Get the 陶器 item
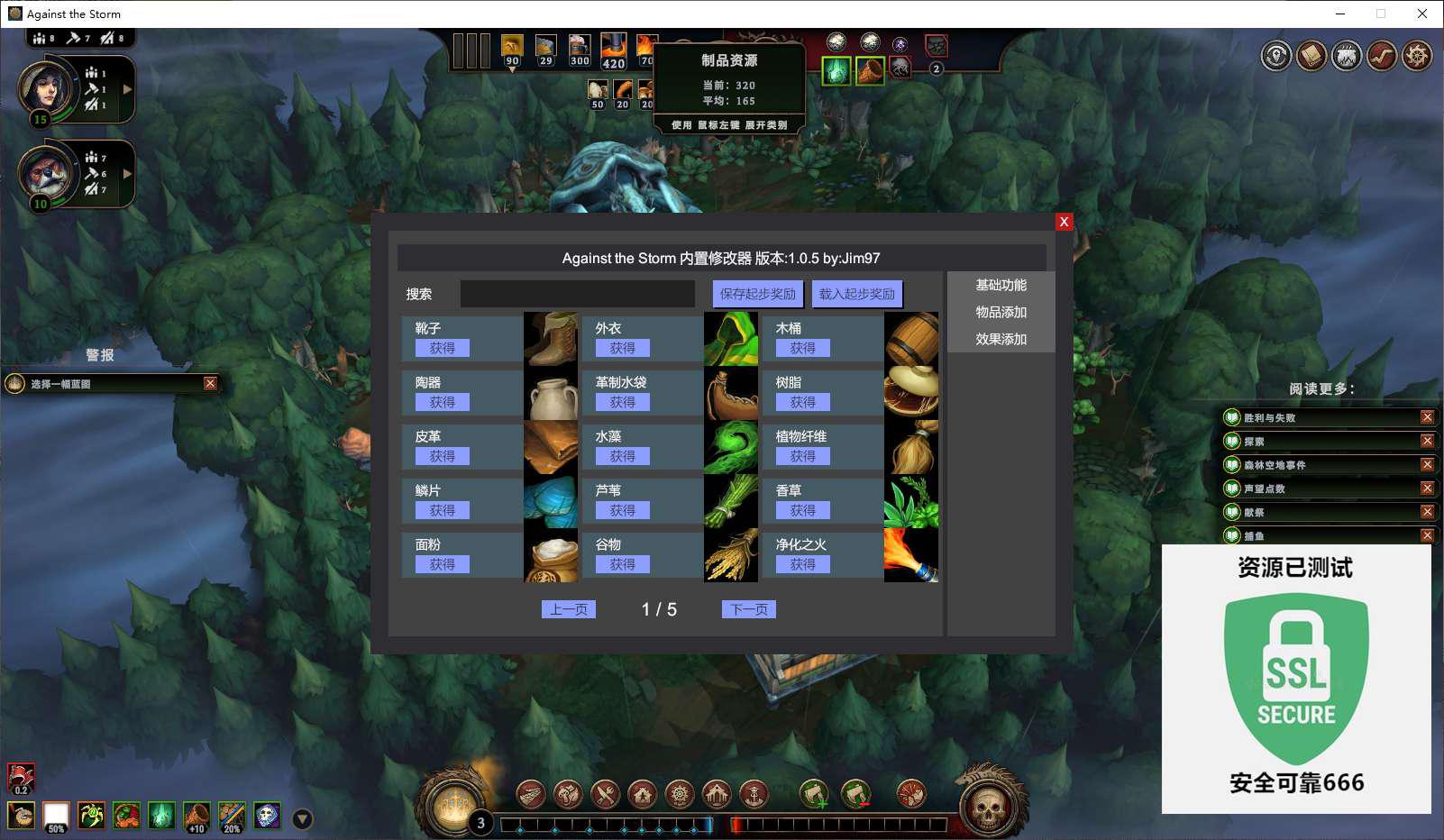1444x840 pixels. pyautogui.click(x=442, y=402)
